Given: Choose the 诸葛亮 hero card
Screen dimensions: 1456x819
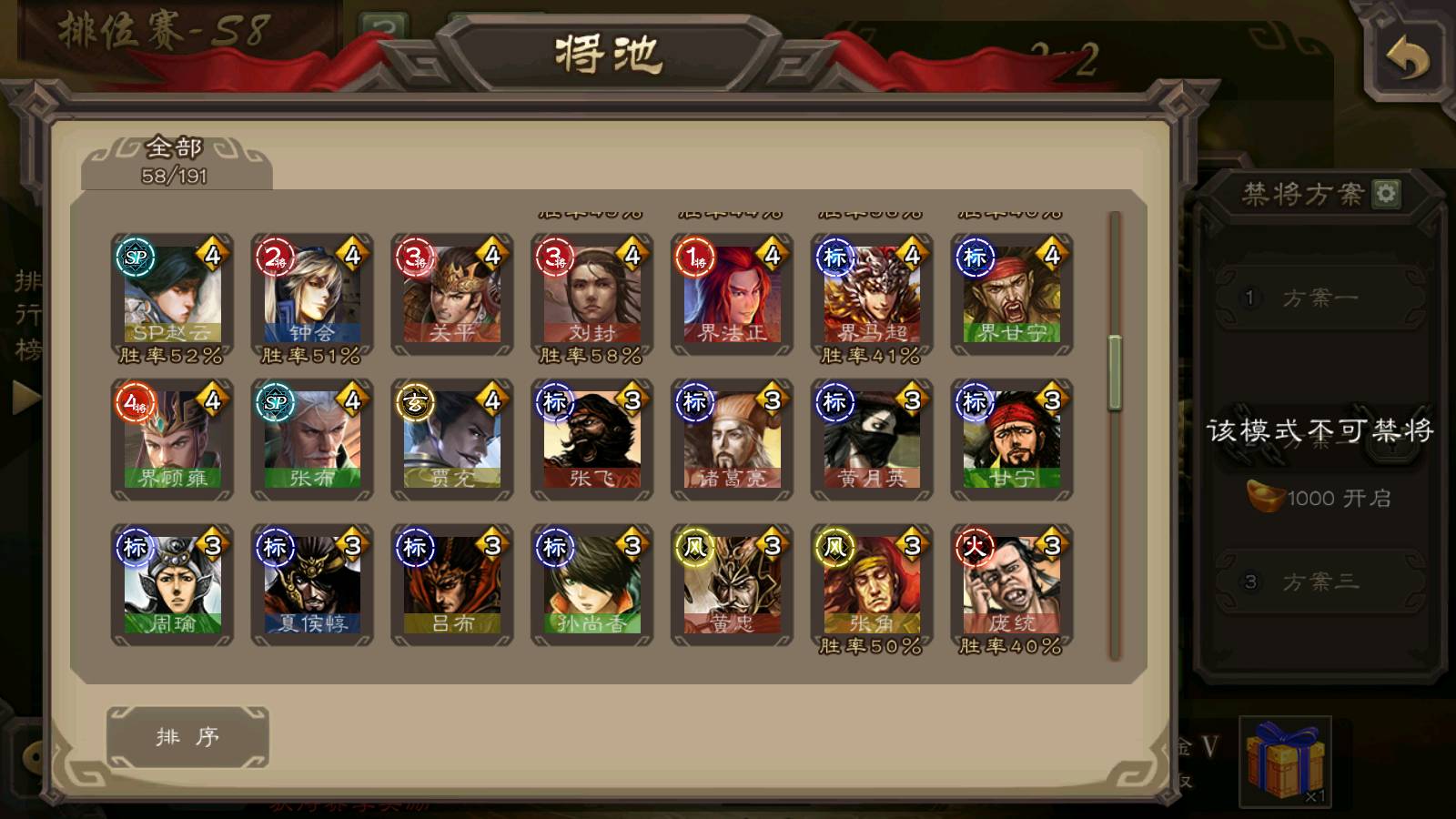Looking at the screenshot, I should tap(733, 440).
